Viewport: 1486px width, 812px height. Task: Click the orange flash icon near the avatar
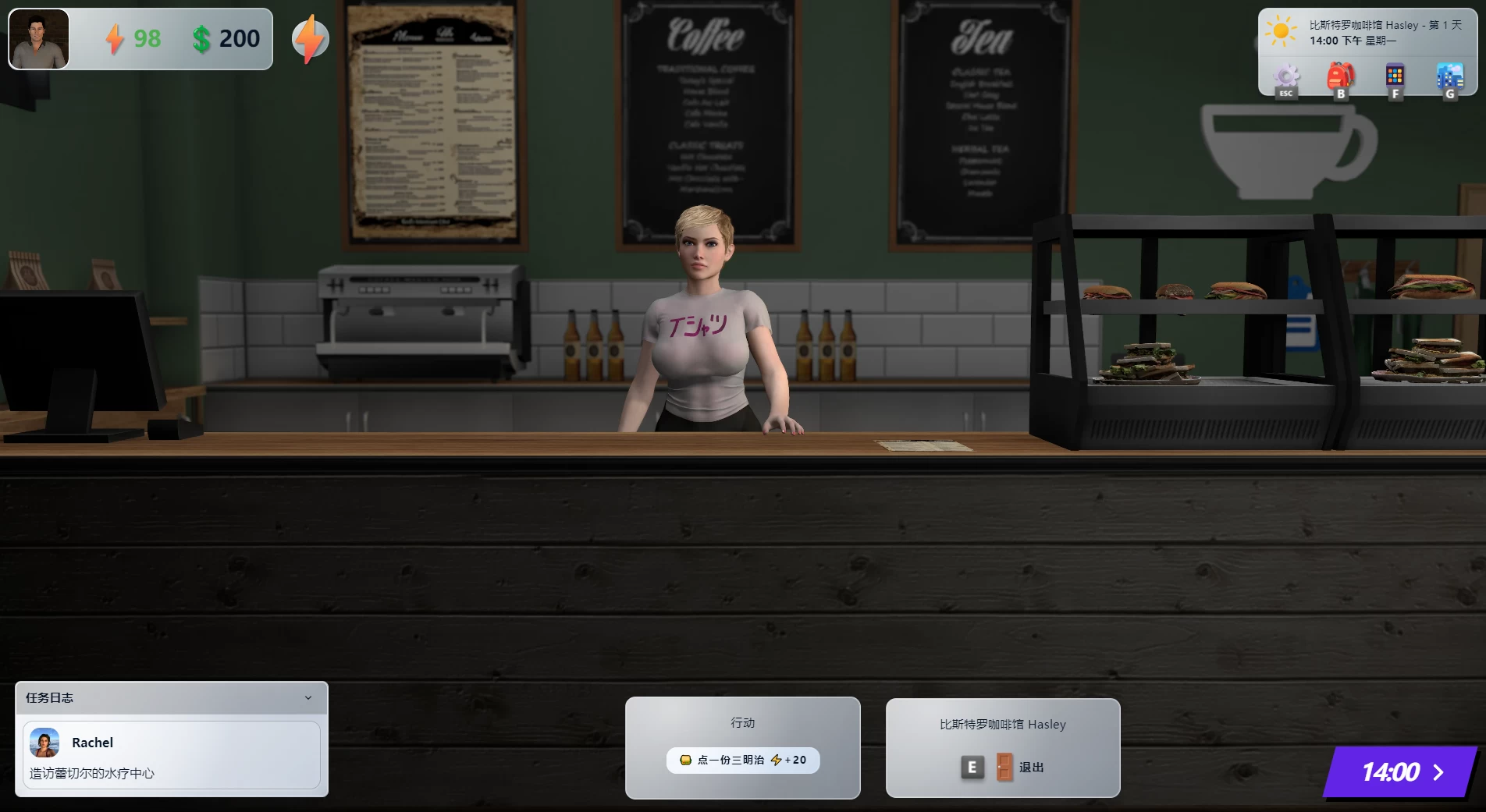[311, 37]
